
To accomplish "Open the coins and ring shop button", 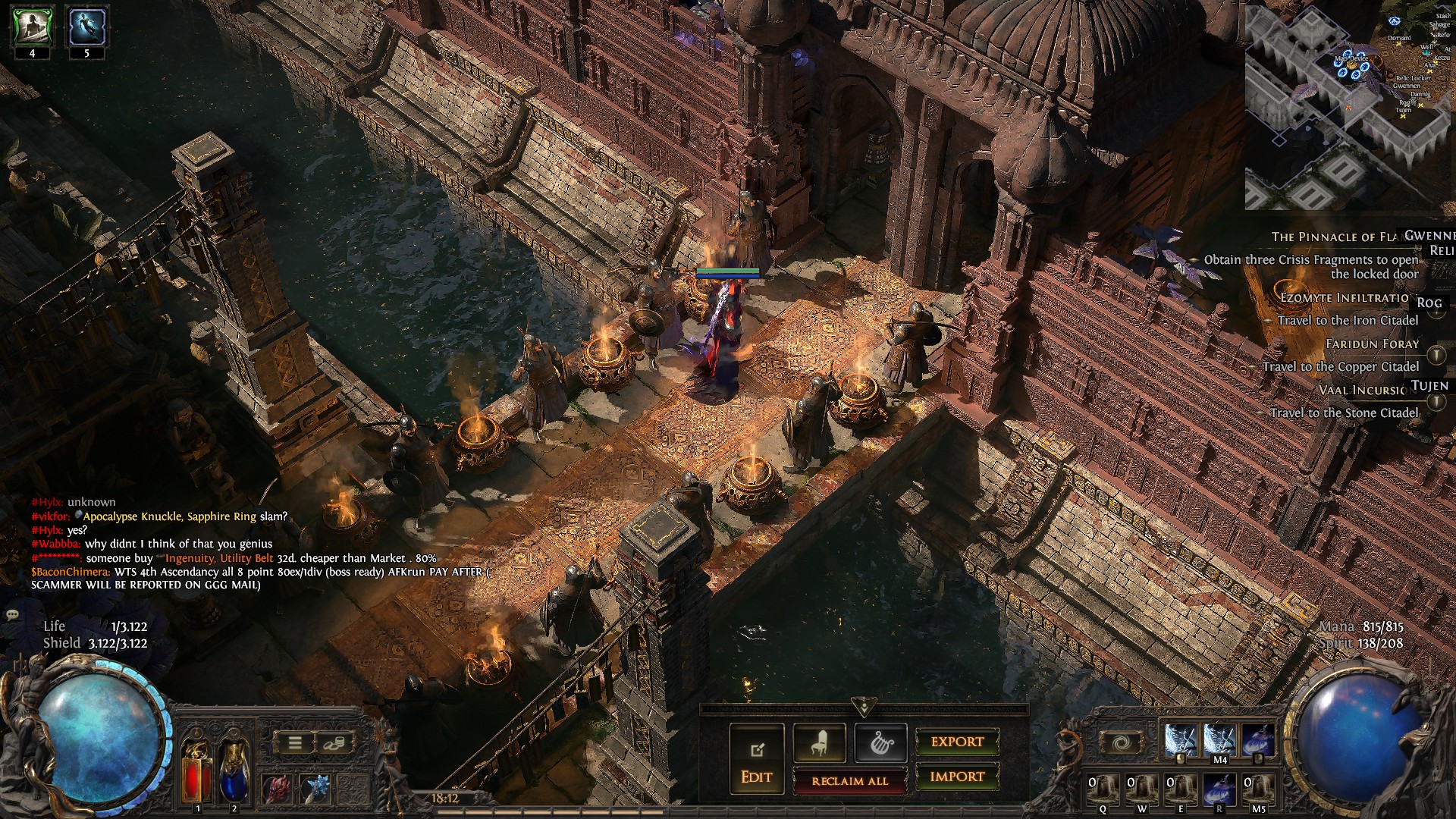I will (333, 742).
